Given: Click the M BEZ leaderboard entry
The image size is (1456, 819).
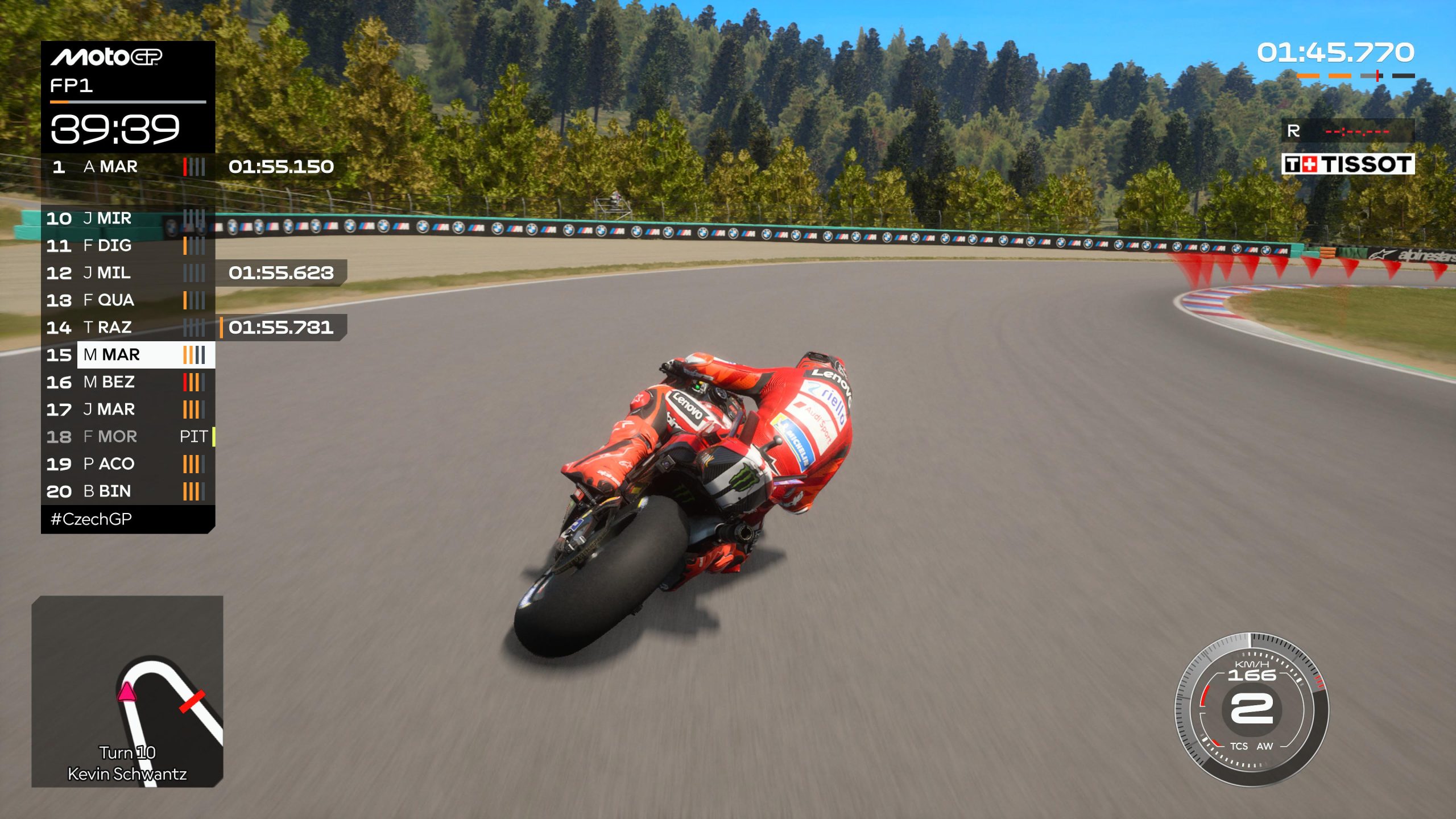Looking at the screenshot, I should pyautogui.click(x=128, y=382).
